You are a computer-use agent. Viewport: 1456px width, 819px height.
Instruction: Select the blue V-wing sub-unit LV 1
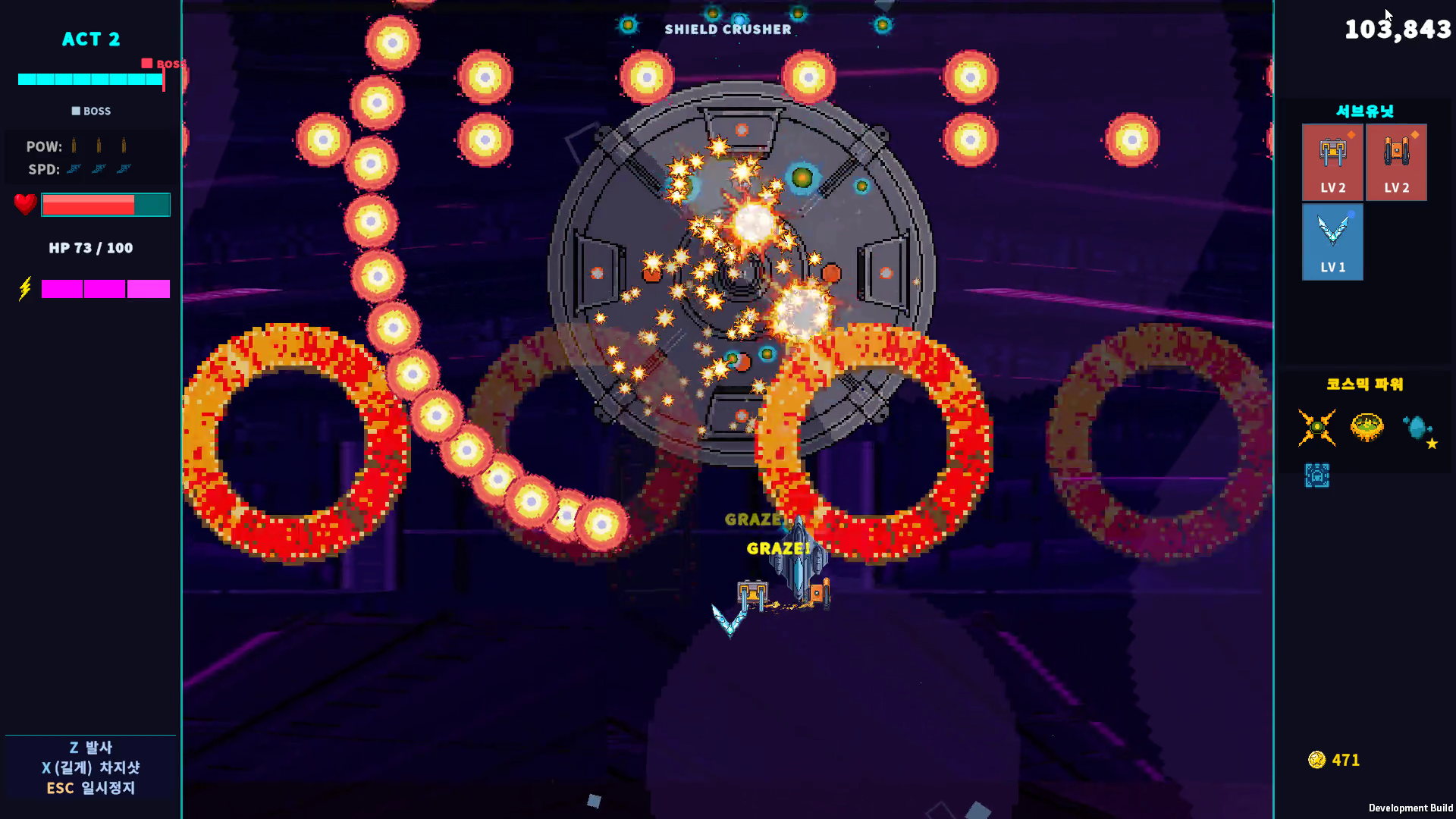coord(1332,242)
